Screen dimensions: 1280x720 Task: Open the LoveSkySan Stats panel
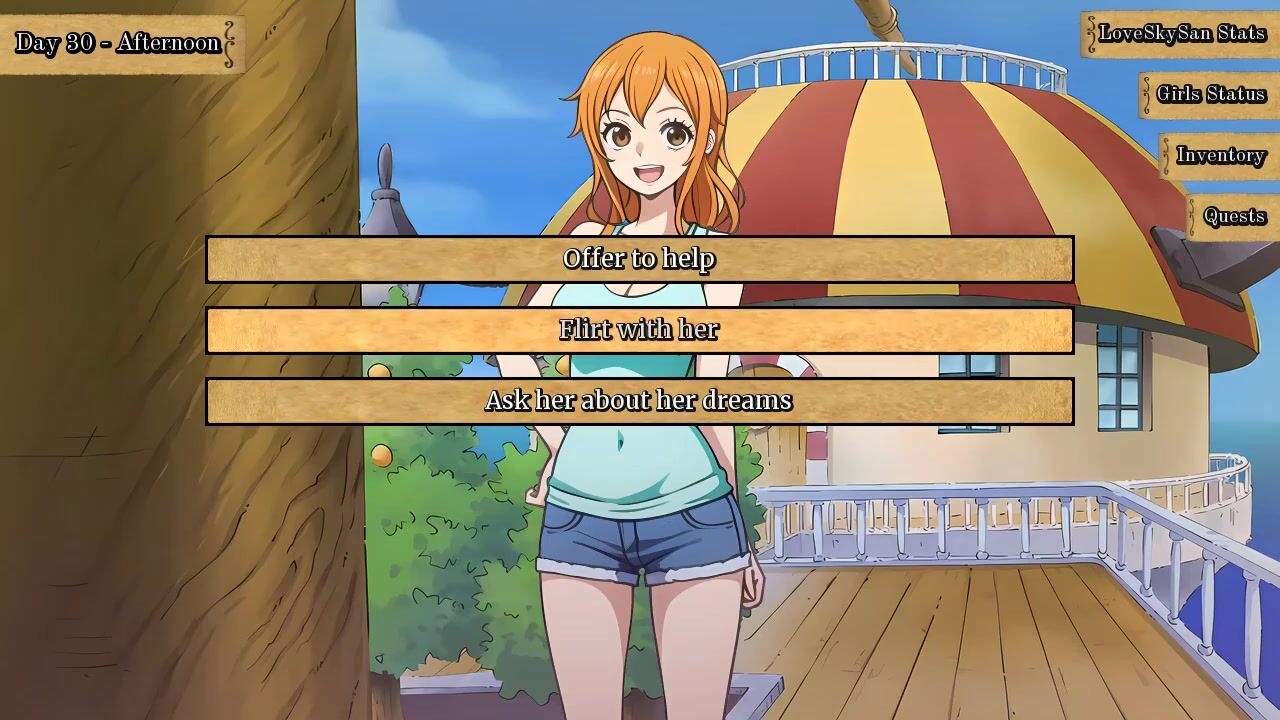[x=1181, y=33]
